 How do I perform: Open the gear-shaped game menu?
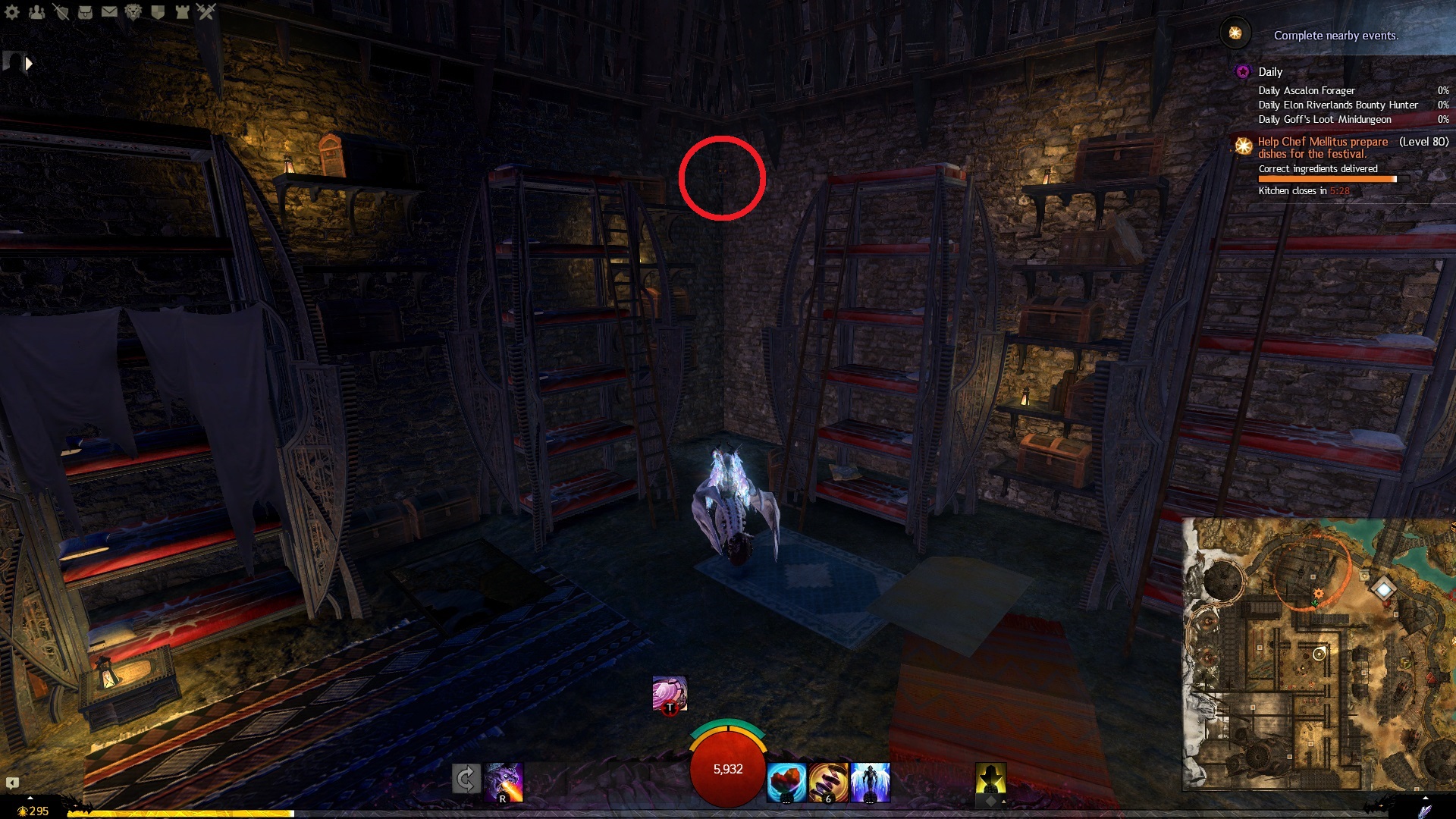(11, 11)
